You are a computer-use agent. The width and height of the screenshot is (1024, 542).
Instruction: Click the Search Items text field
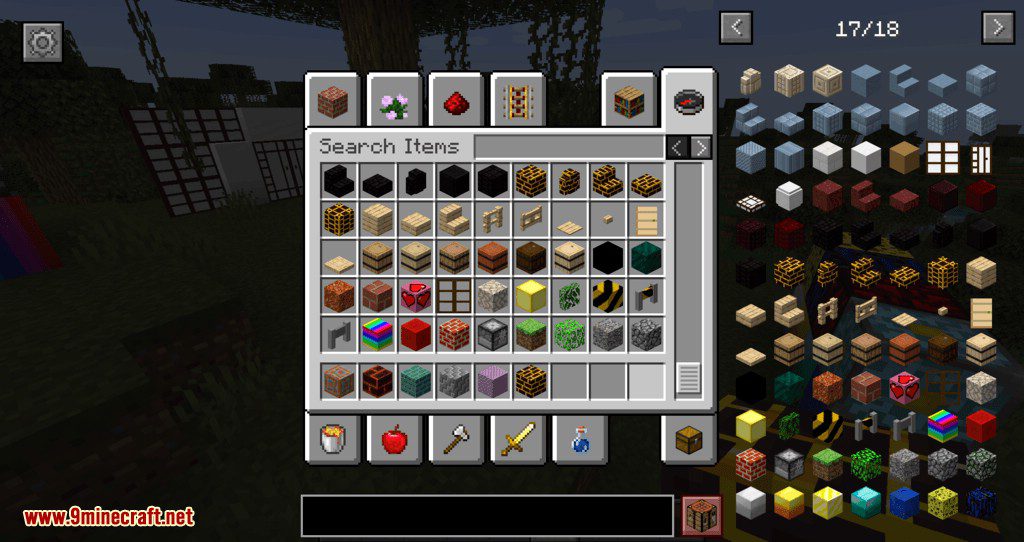[x=568, y=147]
